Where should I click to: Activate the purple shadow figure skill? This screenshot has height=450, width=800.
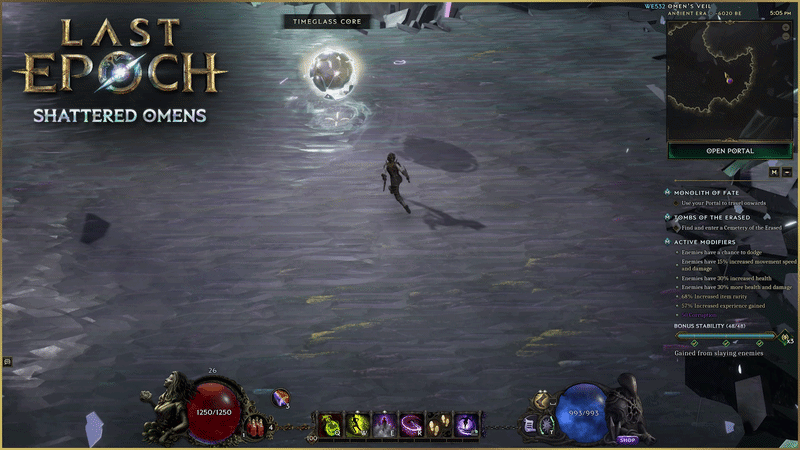385,425
